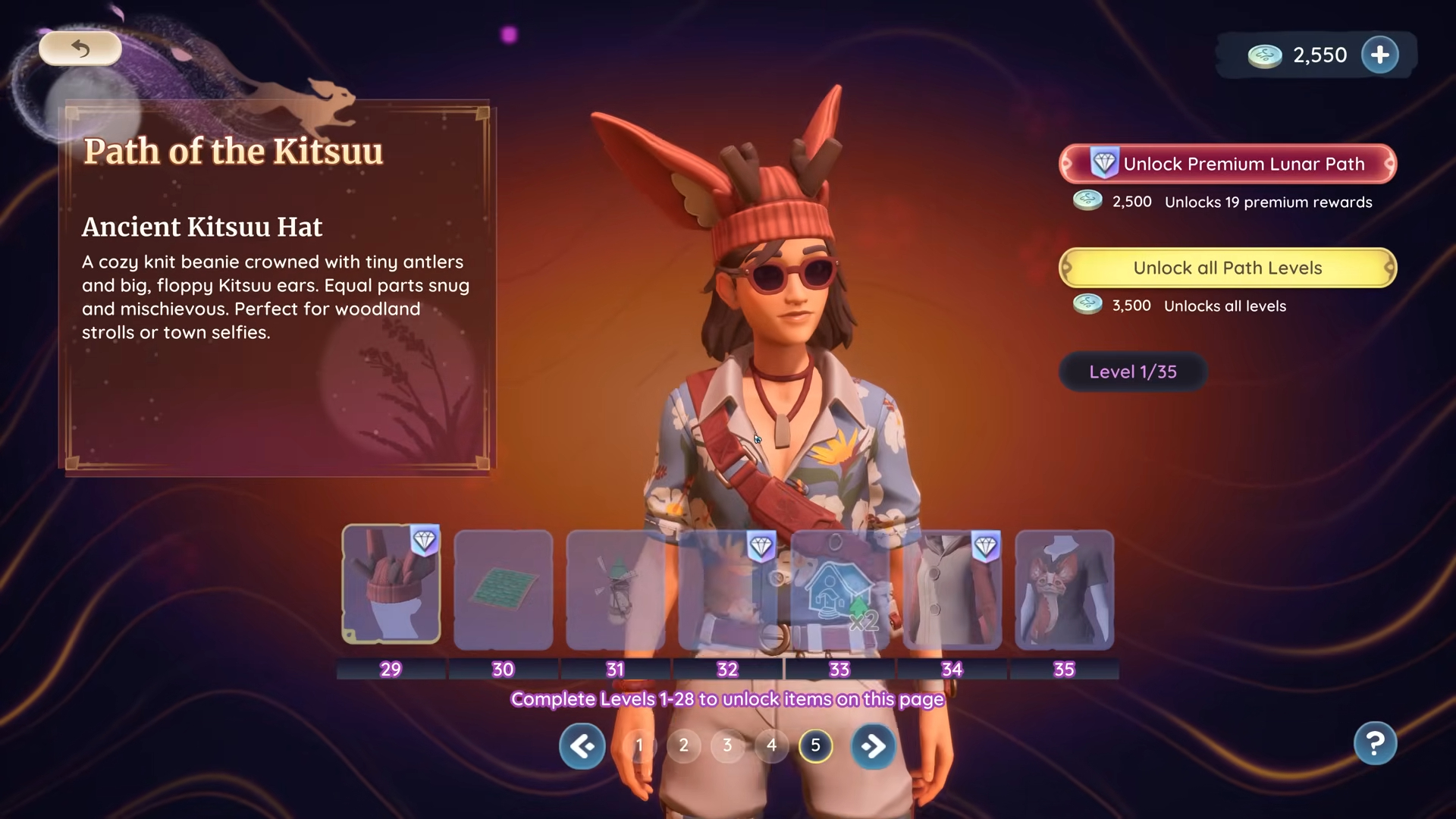The image size is (1456, 819).
Task: Select the Ancient Kitsuu Hat reward at level 29
Action: (x=391, y=585)
